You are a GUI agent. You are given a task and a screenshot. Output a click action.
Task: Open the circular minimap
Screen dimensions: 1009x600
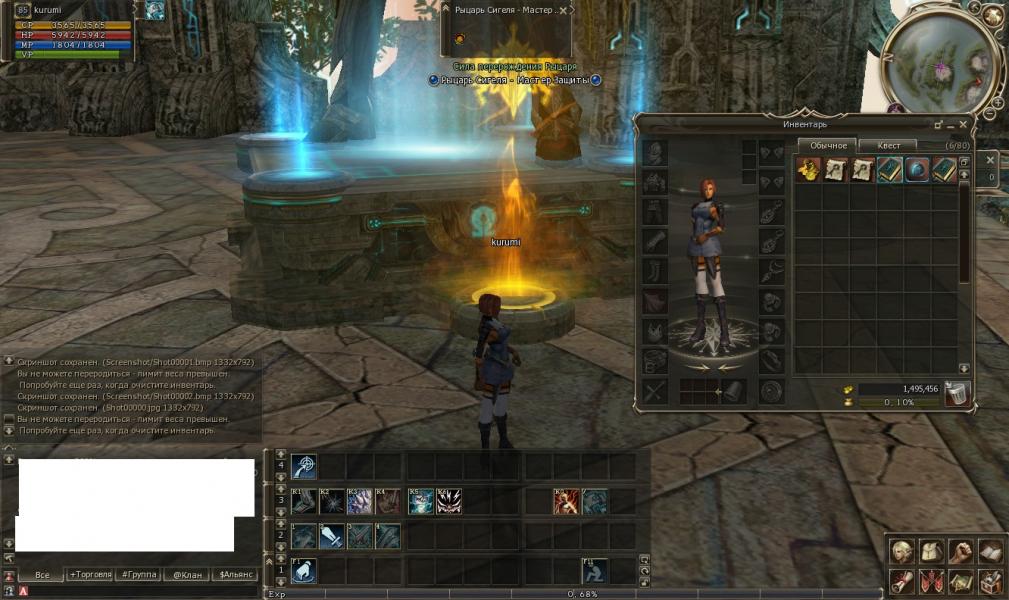pyautogui.click(x=940, y=65)
